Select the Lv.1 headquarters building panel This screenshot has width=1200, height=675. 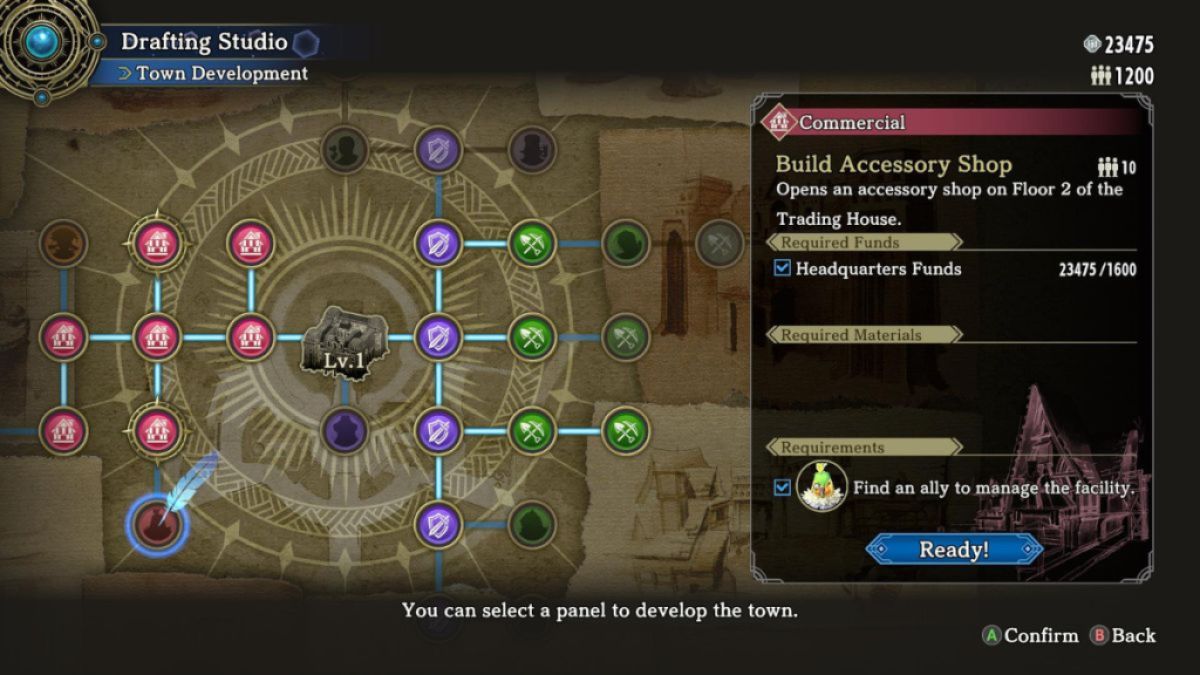pos(345,341)
